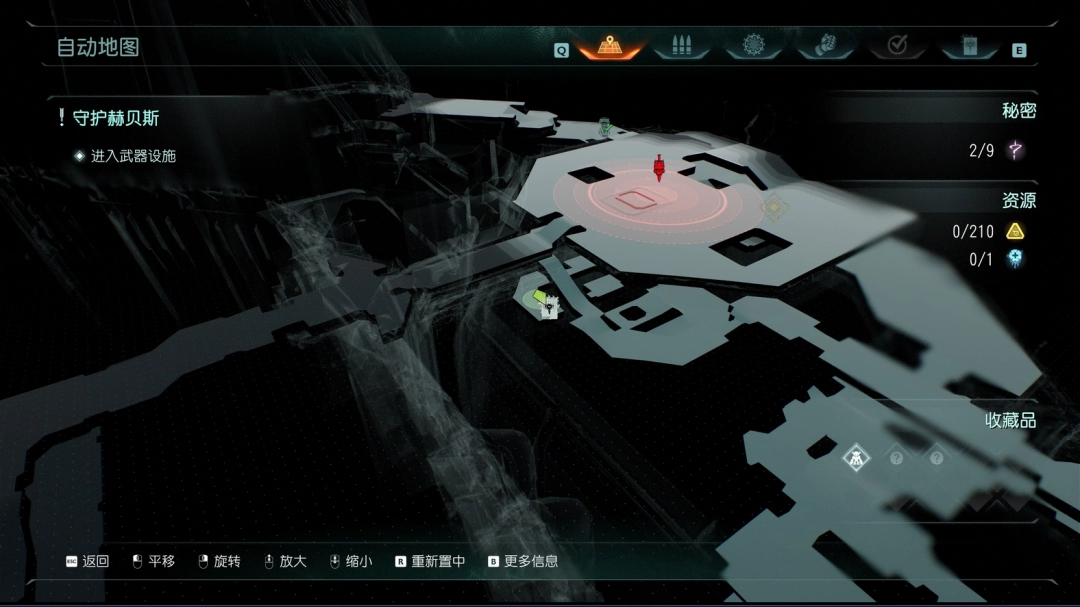Image resolution: width=1080 pixels, height=607 pixels.
Task: Click the green-highlighted toy marker on the map
Action: click(x=546, y=303)
